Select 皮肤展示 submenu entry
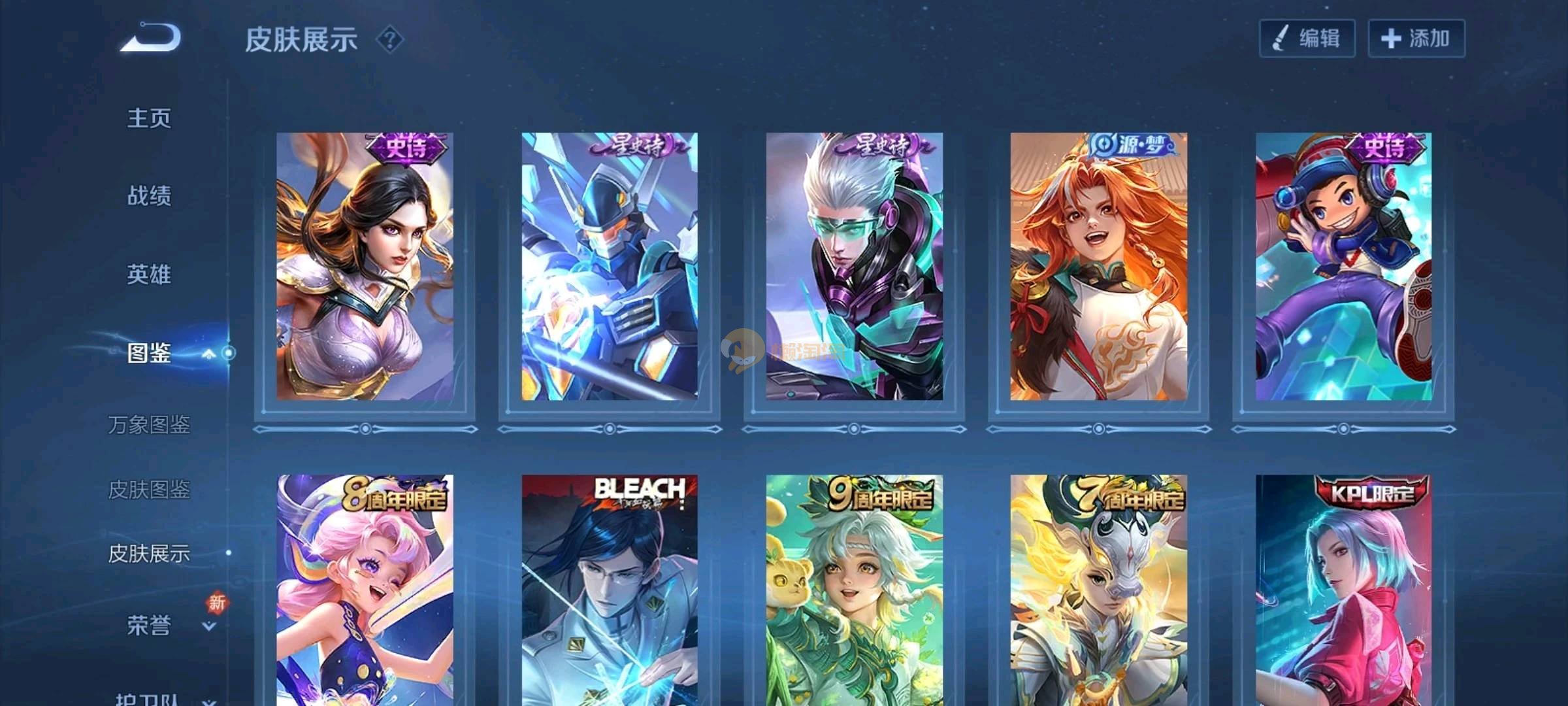 (x=149, y=554)
